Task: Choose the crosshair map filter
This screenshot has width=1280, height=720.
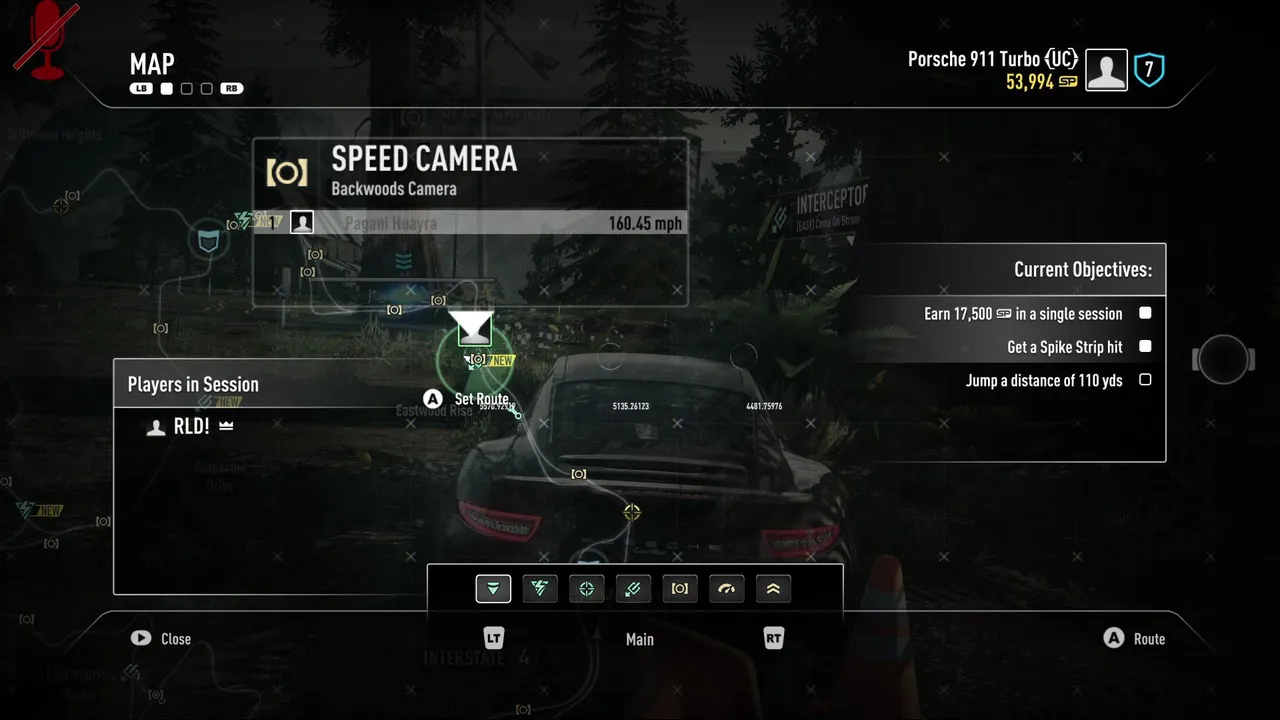Action: [587, 589]
